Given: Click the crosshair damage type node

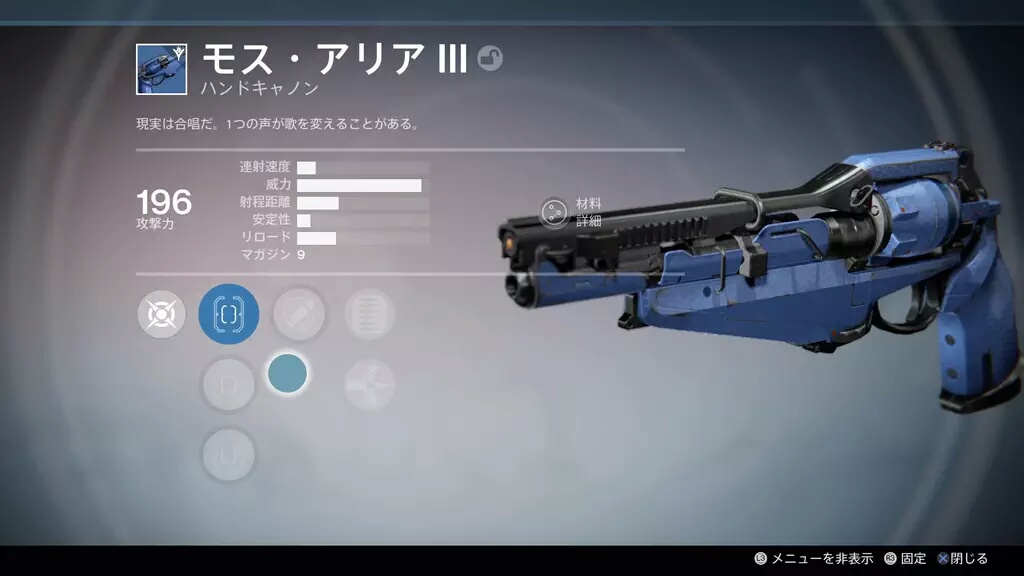Looking at the screenshot, I should point(162,315).
